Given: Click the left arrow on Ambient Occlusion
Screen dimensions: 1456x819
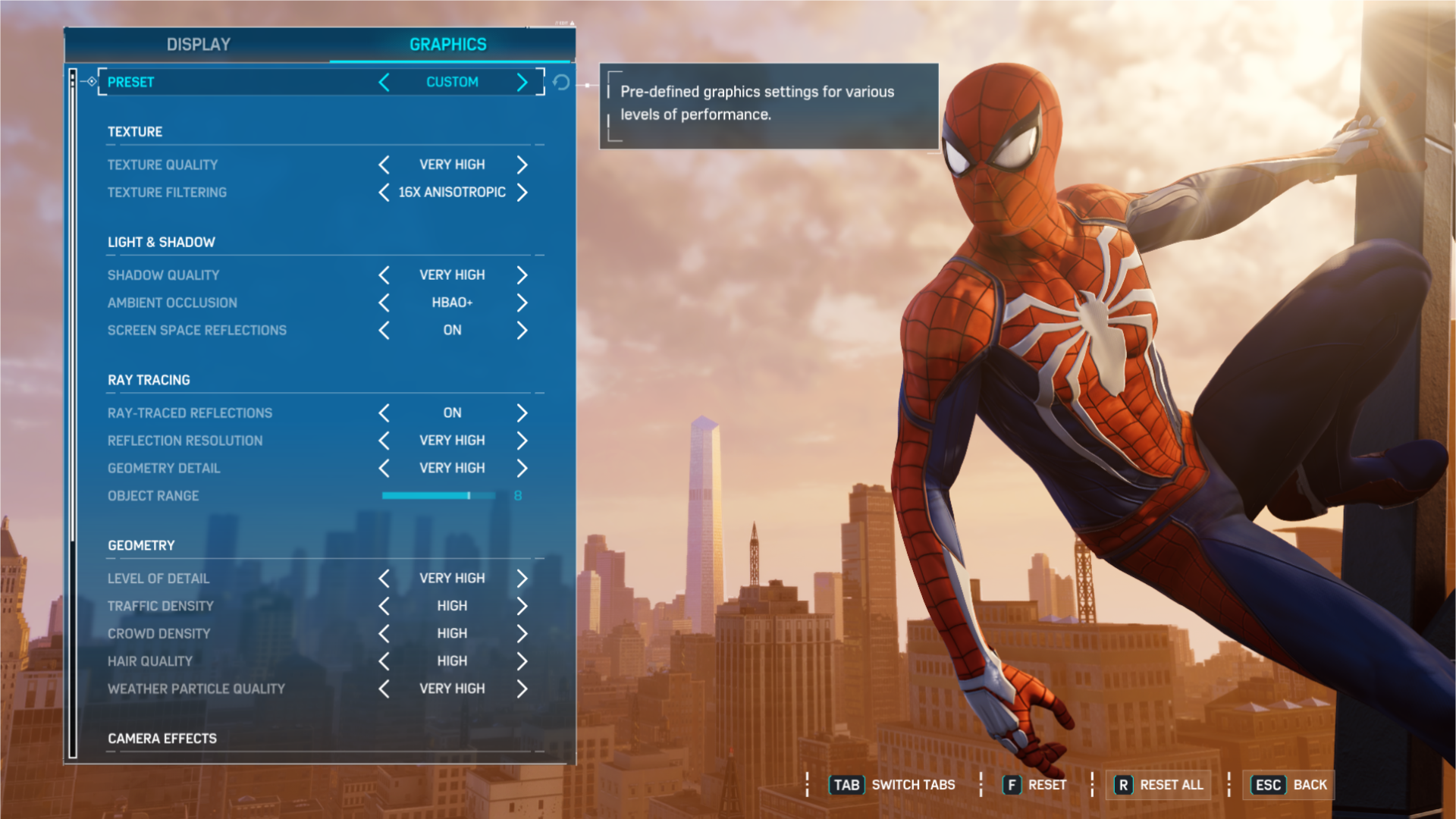Looking at the screenshot, I should pos(384,302).
